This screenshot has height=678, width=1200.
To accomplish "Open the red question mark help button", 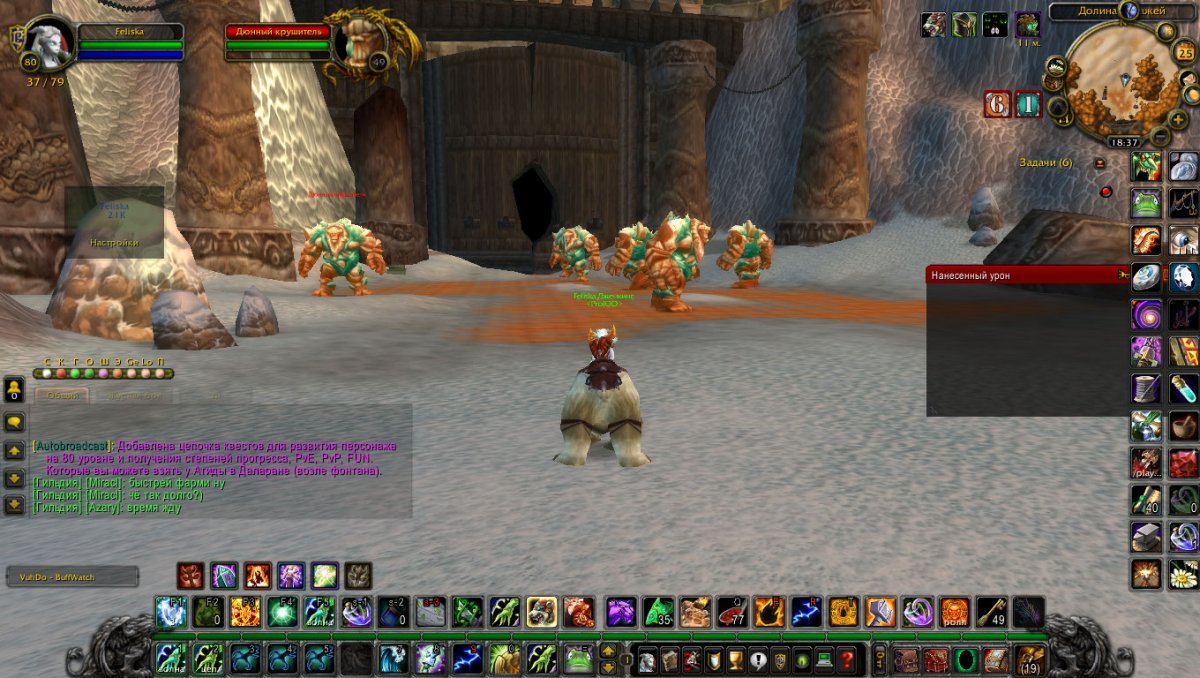I will 847,659.
